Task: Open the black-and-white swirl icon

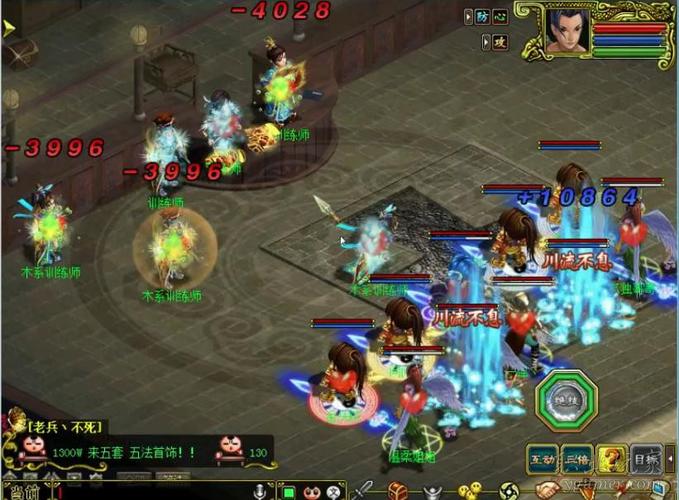Action: pos(509,492)
